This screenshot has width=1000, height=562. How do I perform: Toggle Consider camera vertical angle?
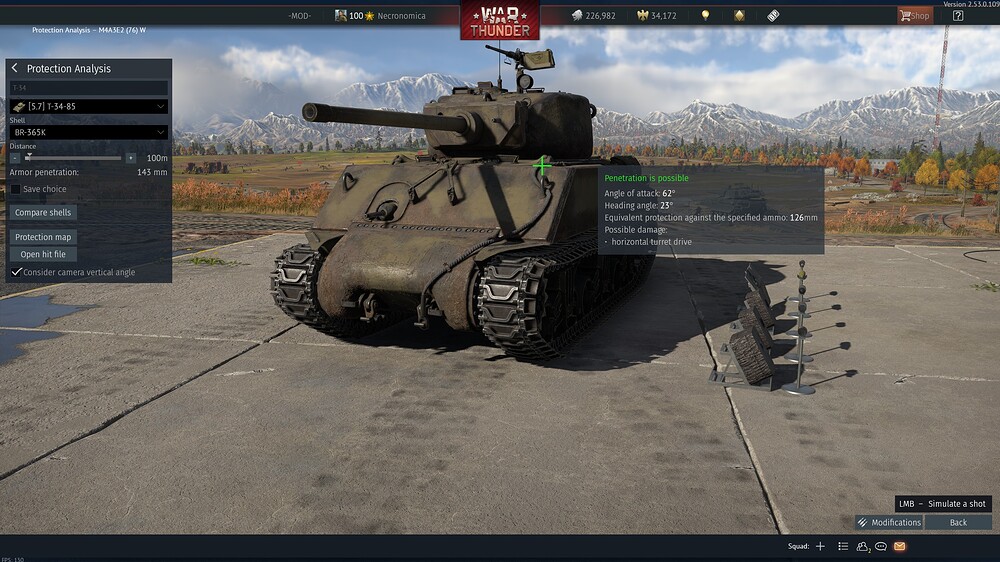tap(16, 272)
